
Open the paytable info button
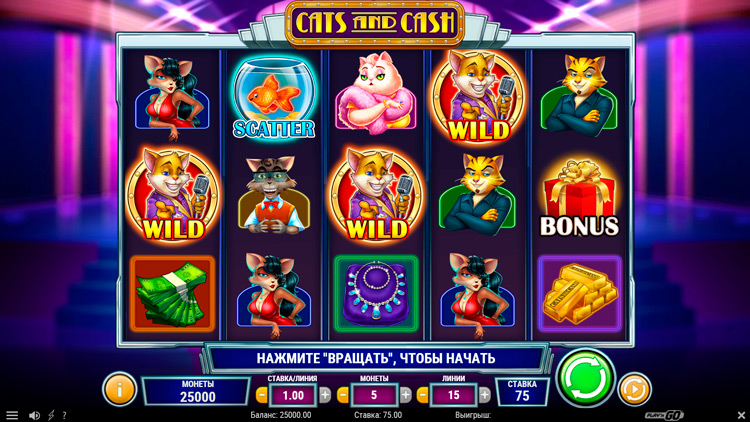pyautogui.click(x=119, y=388)
